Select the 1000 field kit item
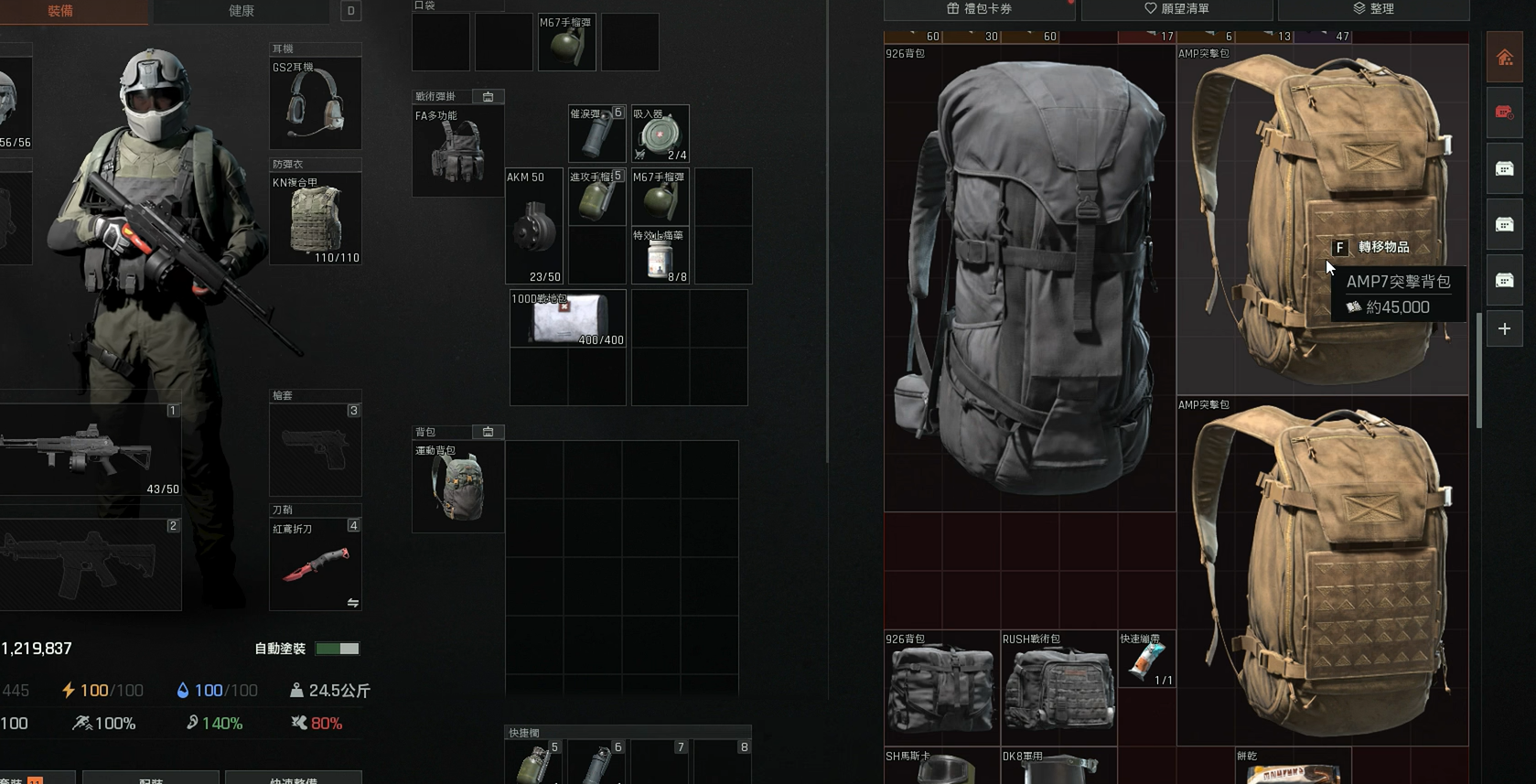Image resolution: width=1536 pixels, height=784 pixels. pos(567,319)
